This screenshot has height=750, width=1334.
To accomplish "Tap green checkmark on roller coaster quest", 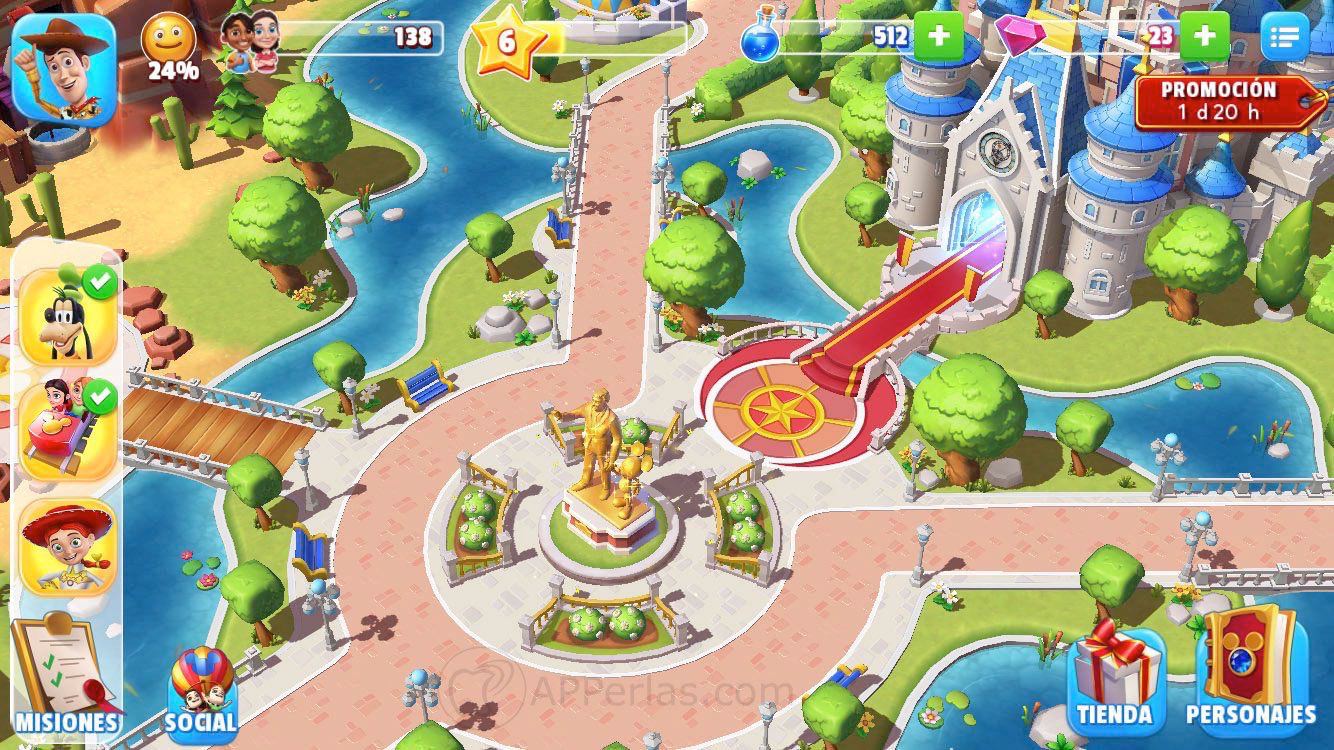I will 98,395.
